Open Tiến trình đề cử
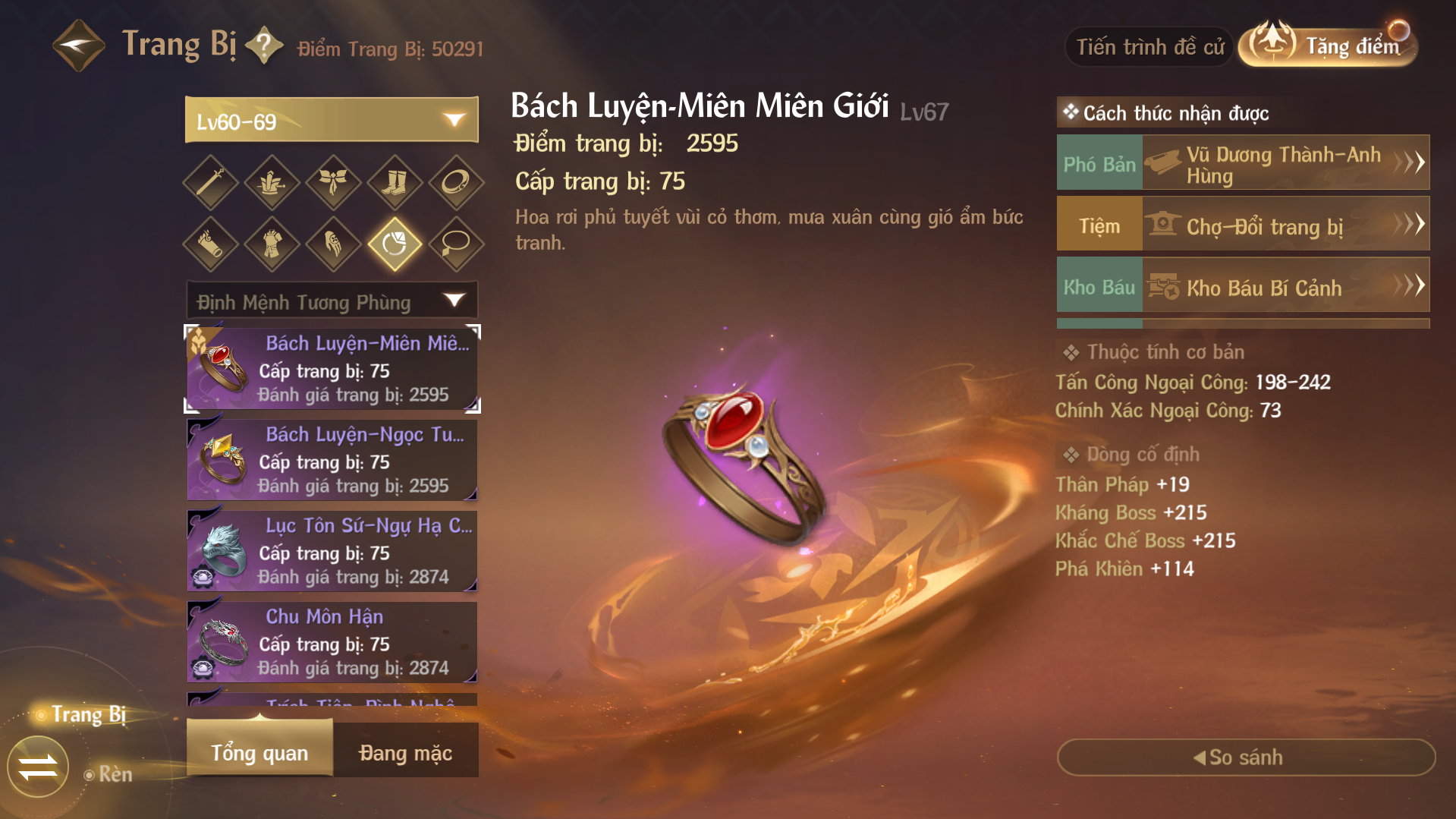 click(1149, 47)
